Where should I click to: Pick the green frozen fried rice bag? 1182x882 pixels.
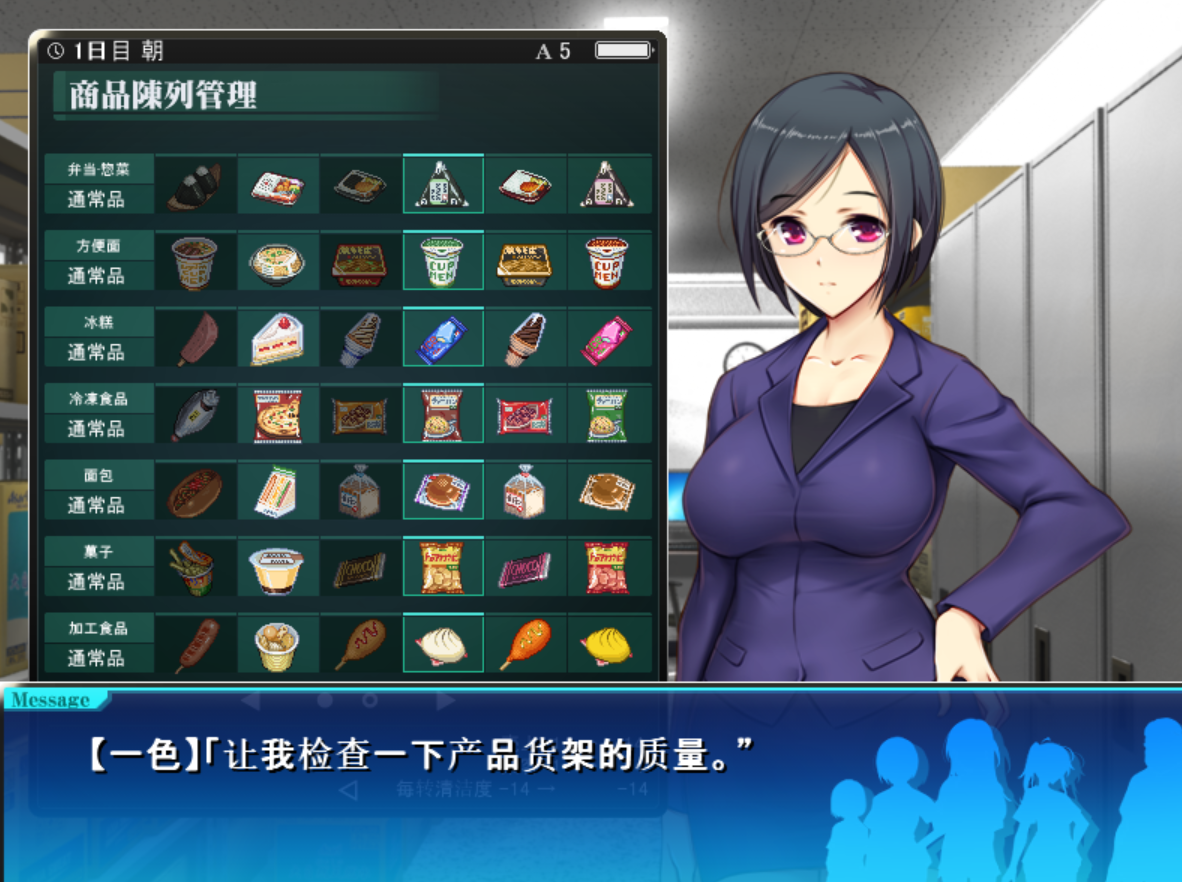(x=607, y=415)
